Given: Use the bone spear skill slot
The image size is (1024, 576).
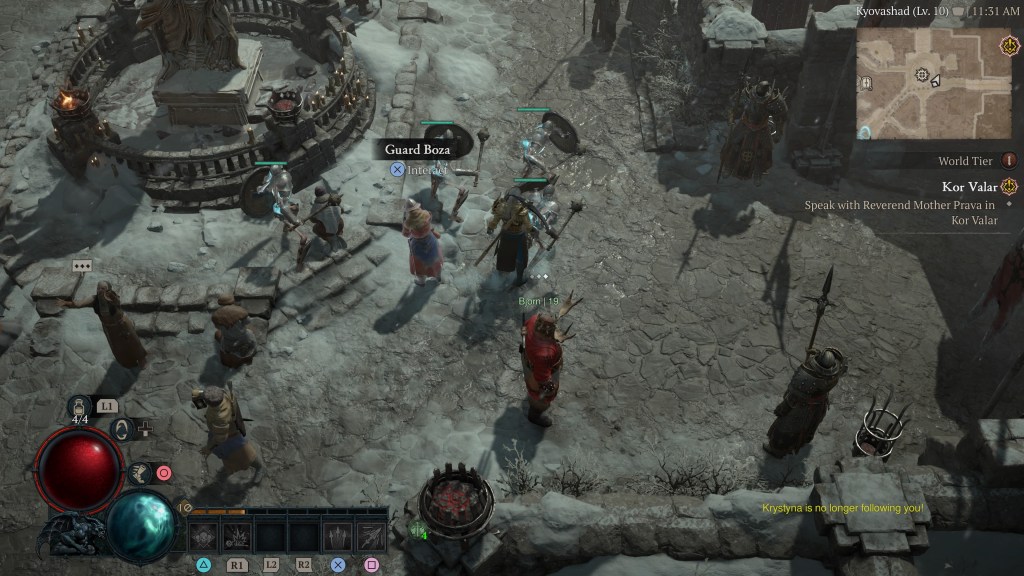Looking at the screenshot, I should click(371, 536).
